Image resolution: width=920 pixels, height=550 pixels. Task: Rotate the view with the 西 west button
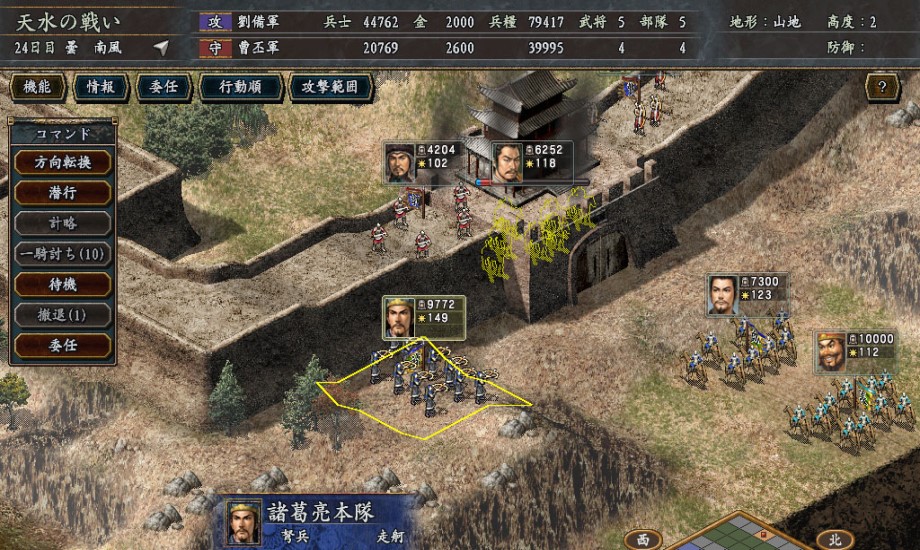(x=643, y=539)
